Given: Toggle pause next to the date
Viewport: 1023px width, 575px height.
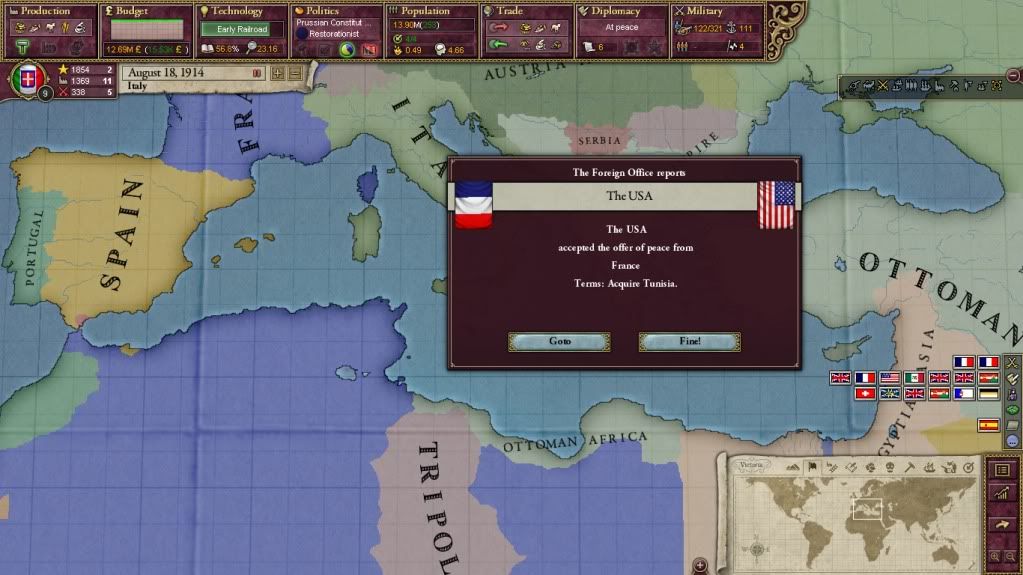Looking at the screenshot, I should 257,73.
